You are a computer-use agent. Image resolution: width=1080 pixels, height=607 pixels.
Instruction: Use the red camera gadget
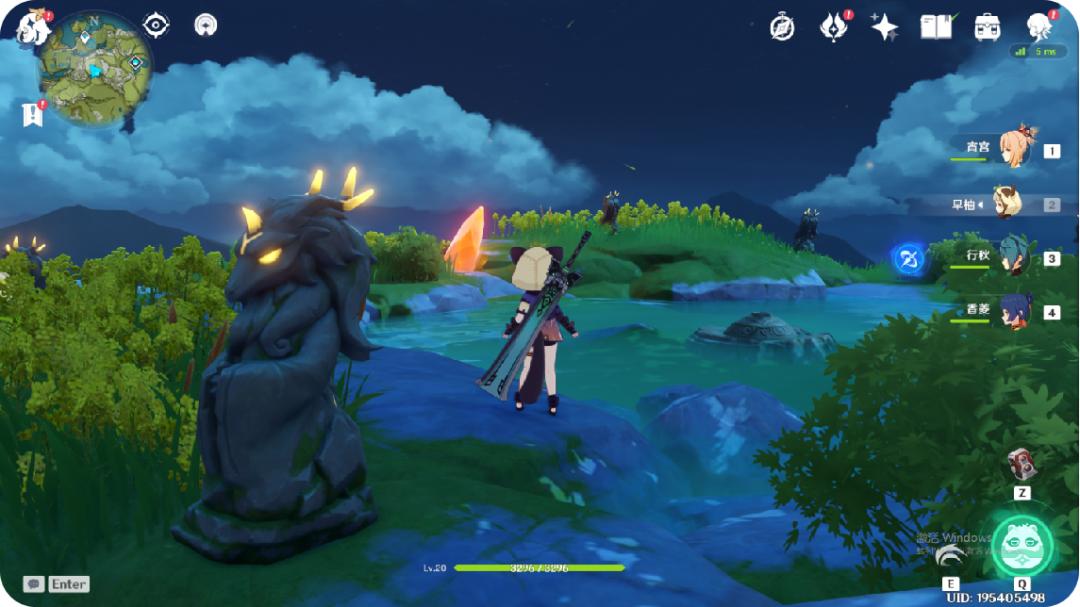pyautogui.click(x=1021, y=463)
